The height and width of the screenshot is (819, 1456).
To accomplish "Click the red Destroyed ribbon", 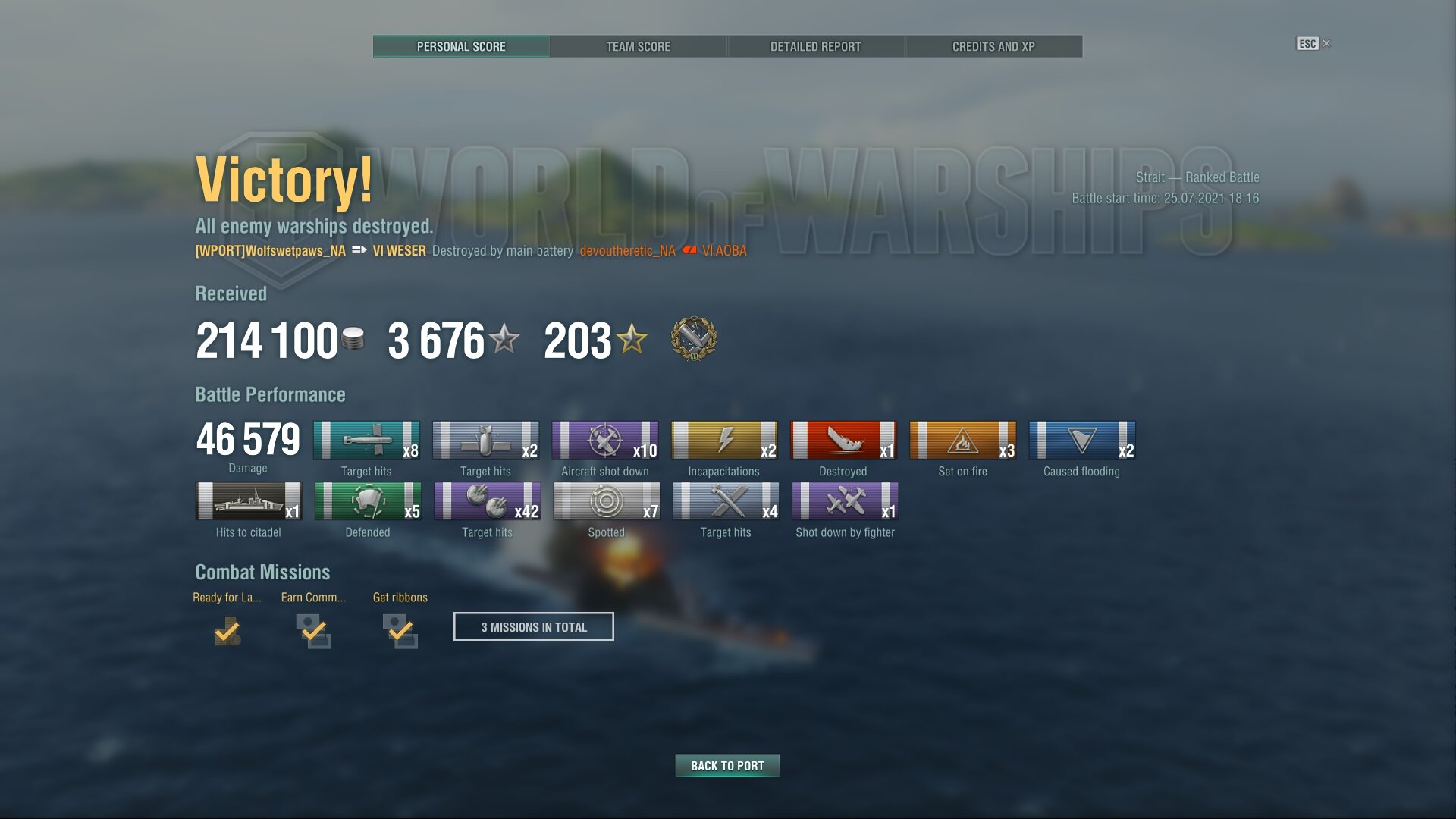I will pyautogui.click(x=843, y=441).
